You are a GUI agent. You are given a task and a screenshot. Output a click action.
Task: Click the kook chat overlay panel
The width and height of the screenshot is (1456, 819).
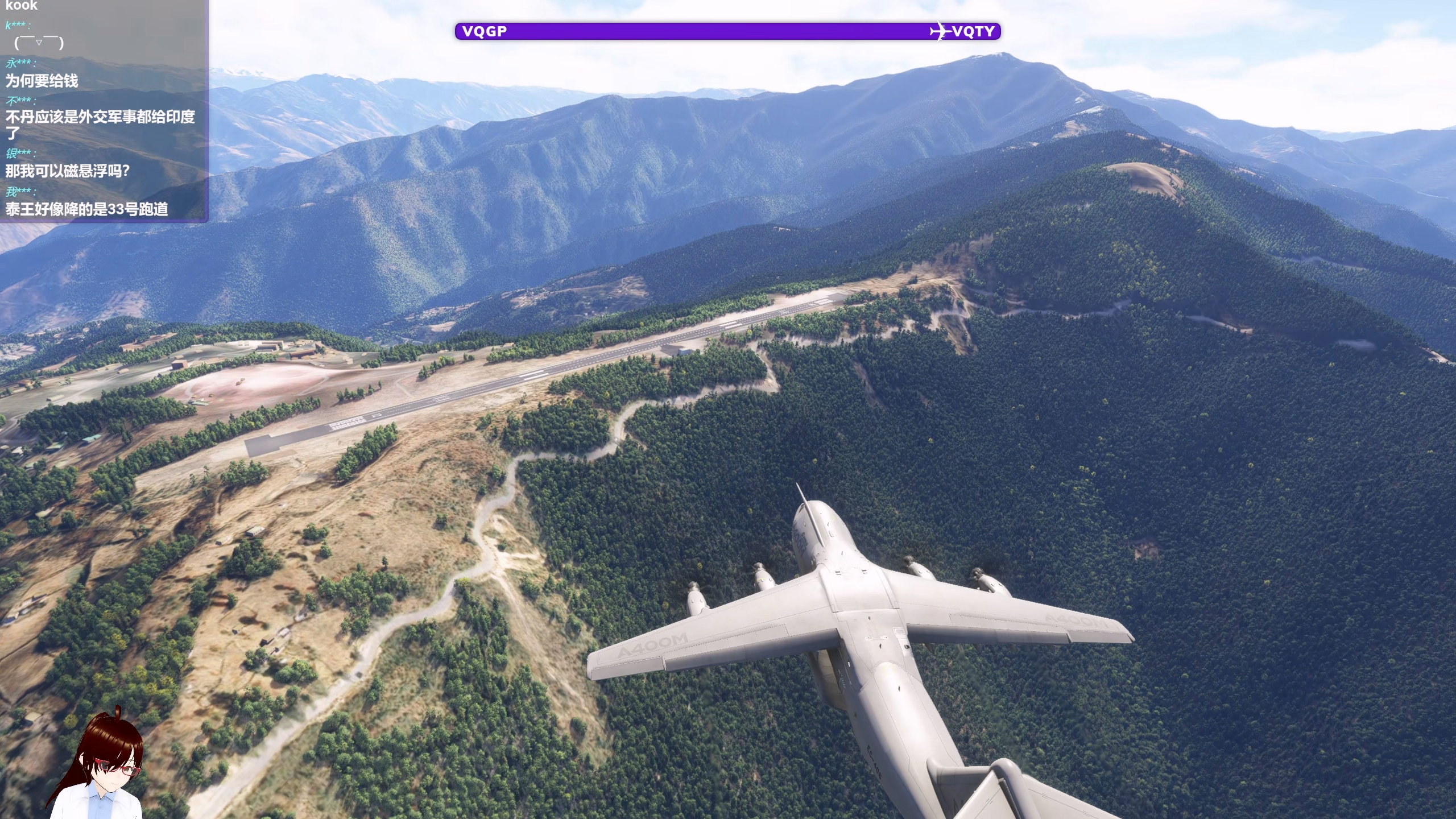tap(104, 111)
